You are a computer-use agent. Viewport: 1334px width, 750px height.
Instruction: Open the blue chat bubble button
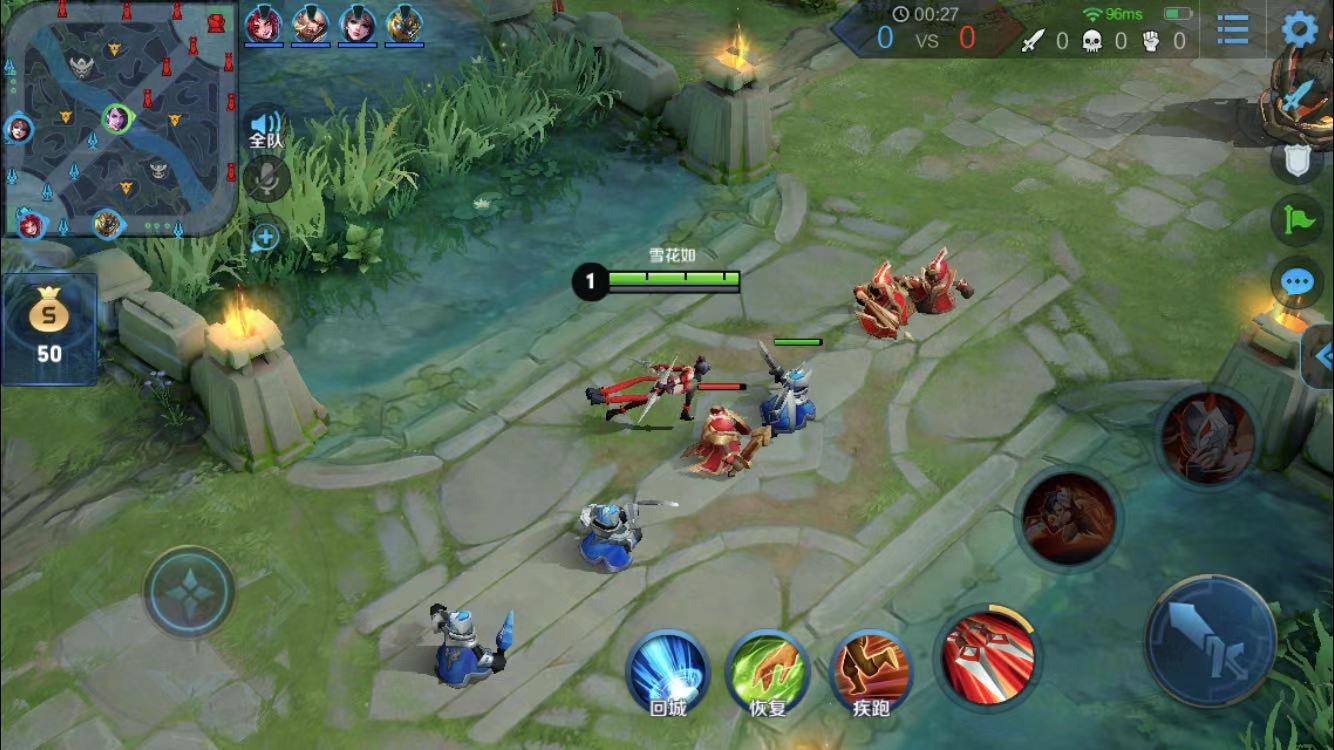[1297, 282]
